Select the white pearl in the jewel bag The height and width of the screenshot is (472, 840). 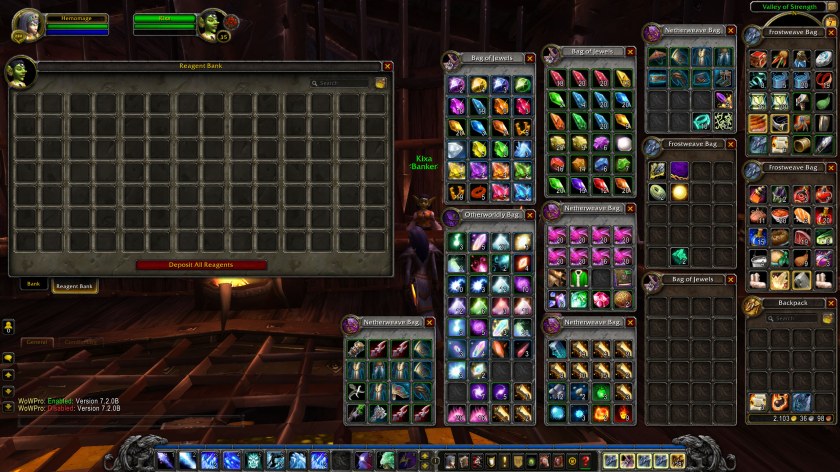pos(623,143)
